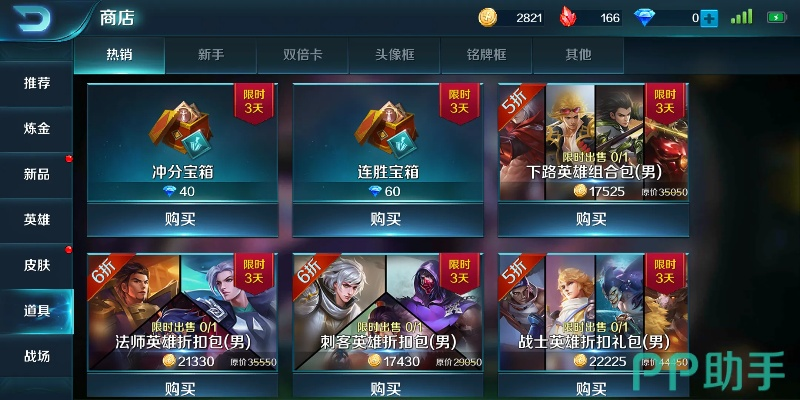
Task: Switch to the 其他 tab
Action: click(578, 55)
